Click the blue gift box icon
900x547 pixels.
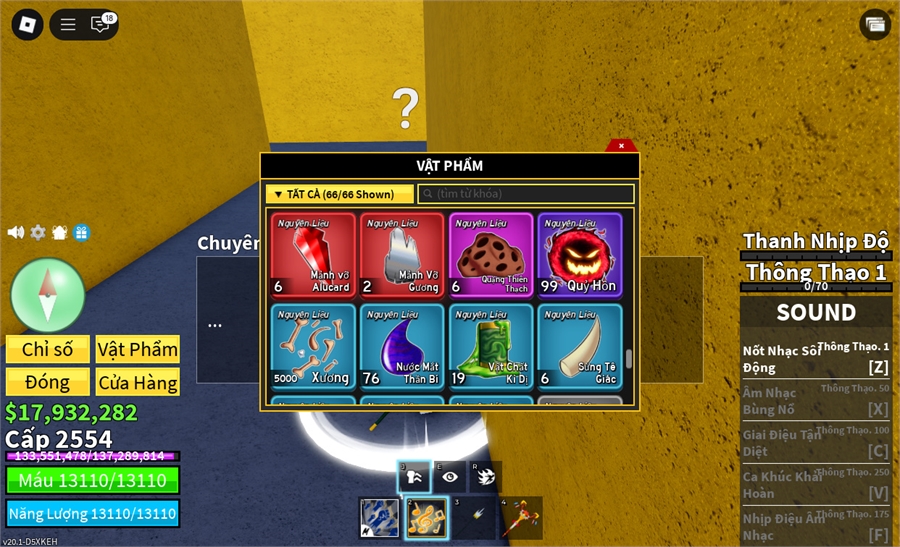click(82, 232)
